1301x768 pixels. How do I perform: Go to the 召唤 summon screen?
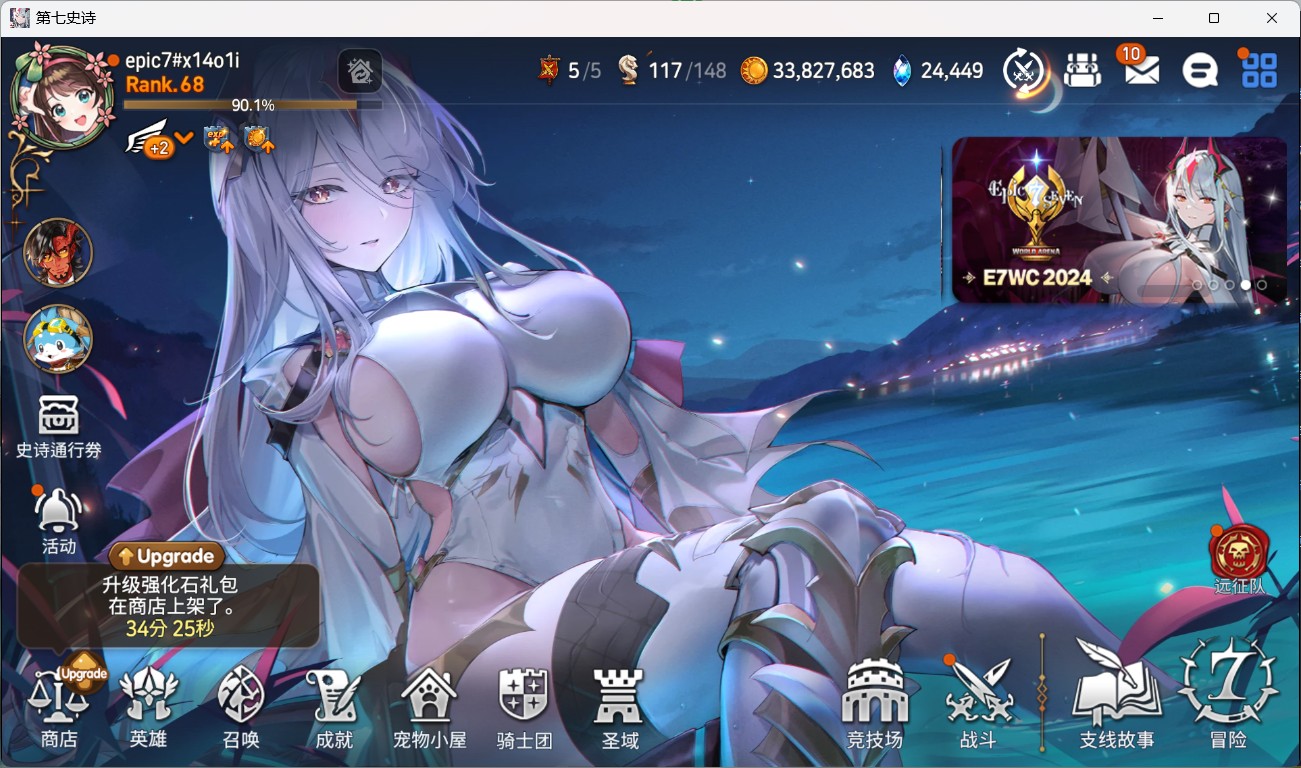pyautogui.click(x=241, y=705)
